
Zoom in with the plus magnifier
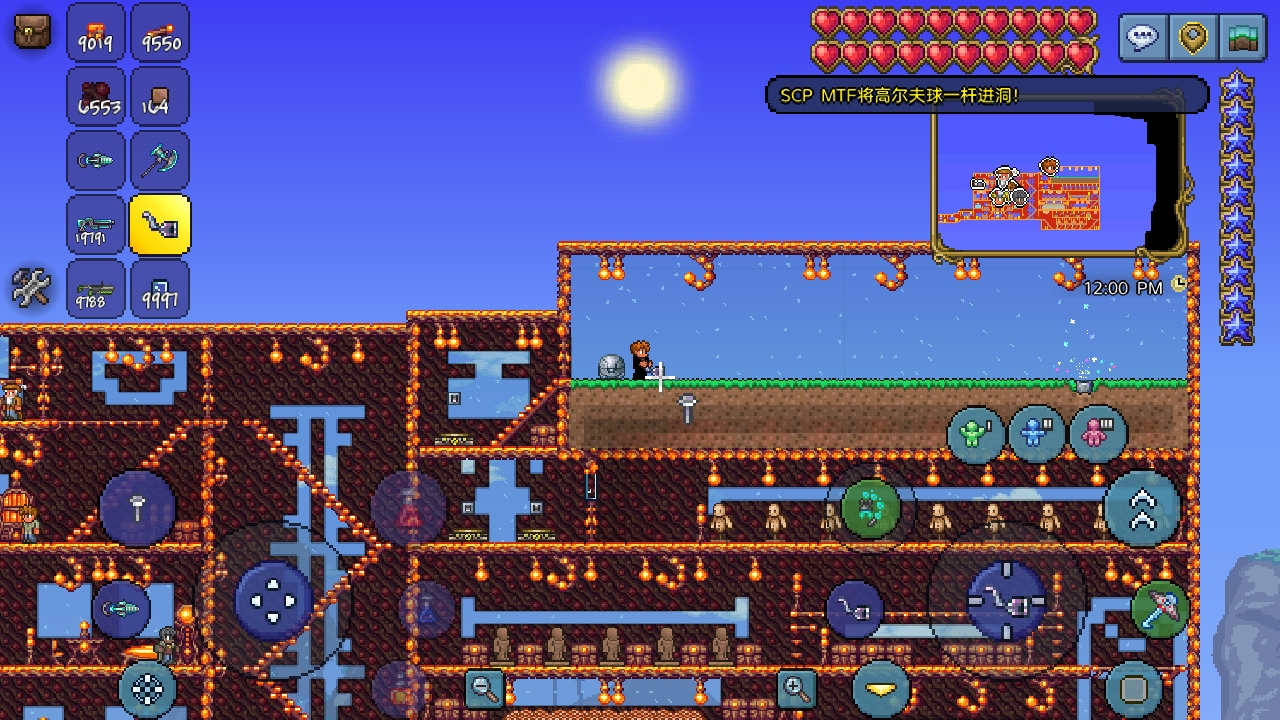click(796, 688)
